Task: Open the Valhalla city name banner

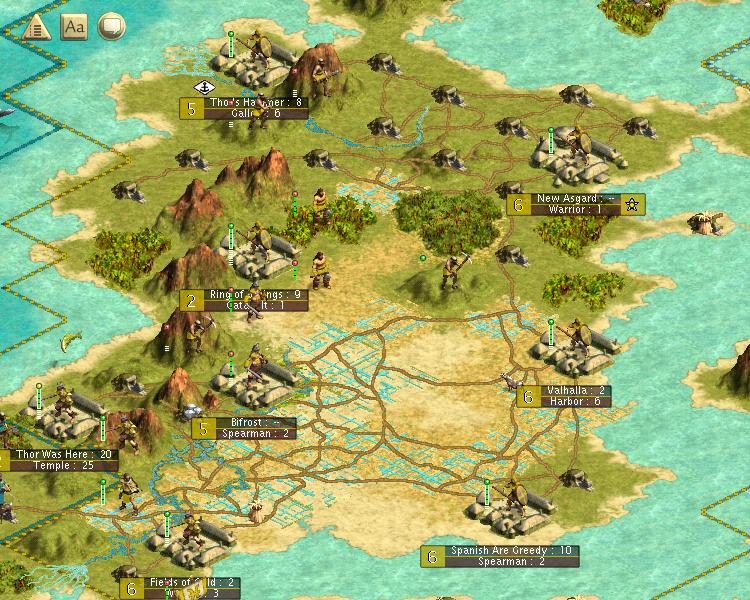Action: tap(572, 396)
